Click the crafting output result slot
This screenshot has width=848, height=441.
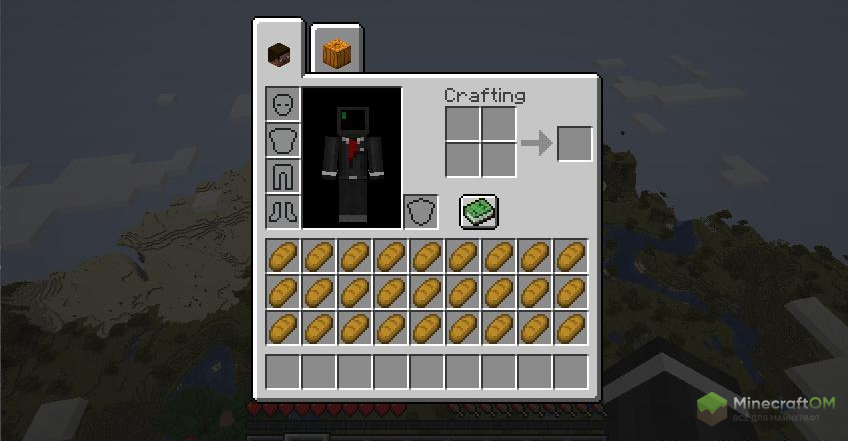(575, 143)
